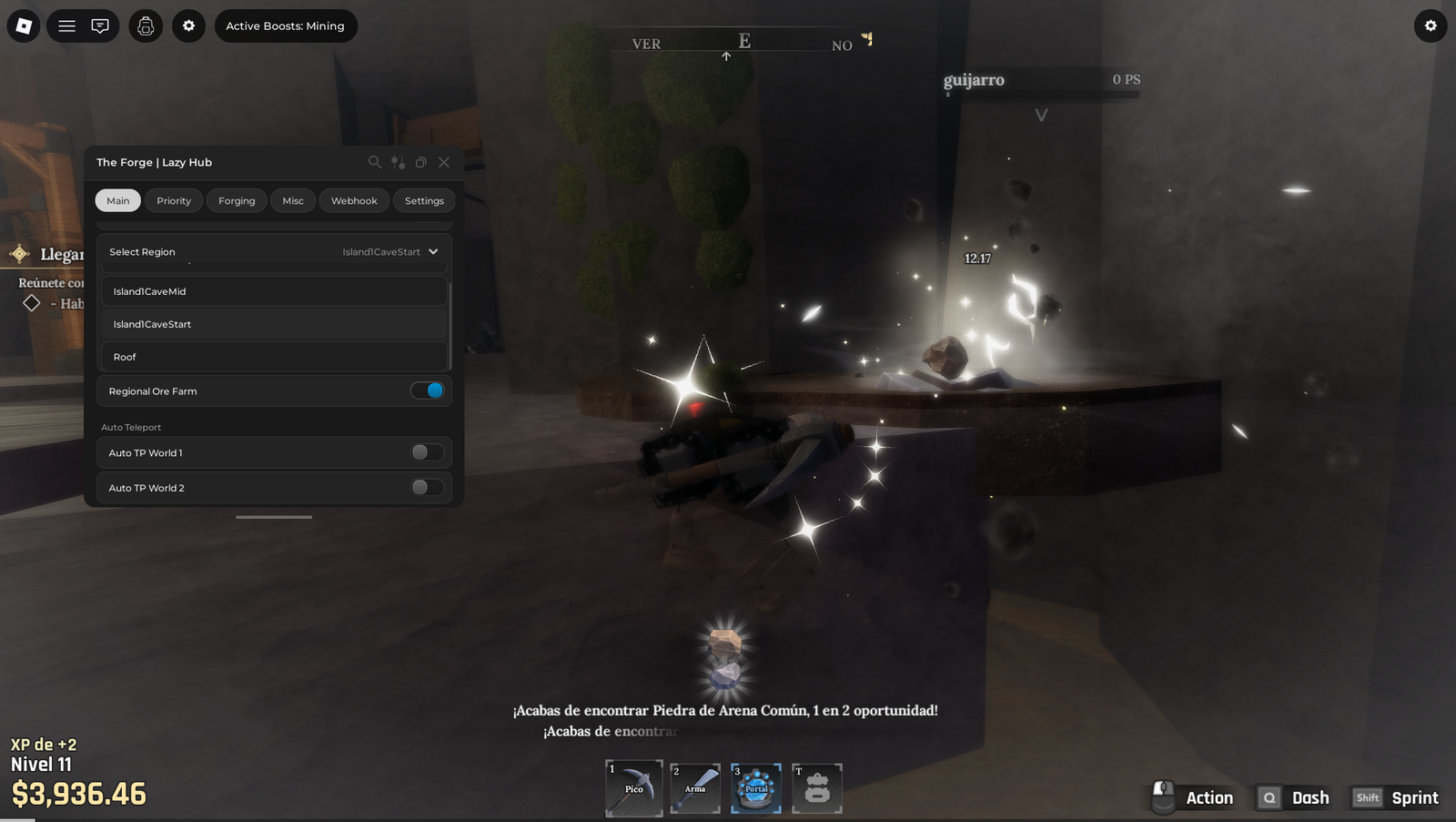Open the backpack item in the T slot
Viewport: 1456px width, 822px height.
point(816,788)
